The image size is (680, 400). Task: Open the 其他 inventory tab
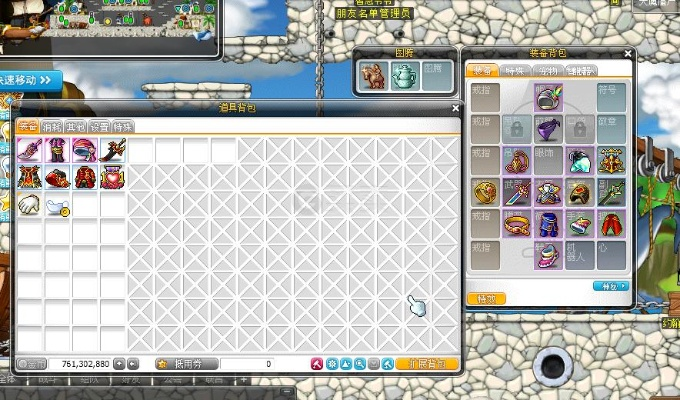pyautogui.click(x=75, y=127)
